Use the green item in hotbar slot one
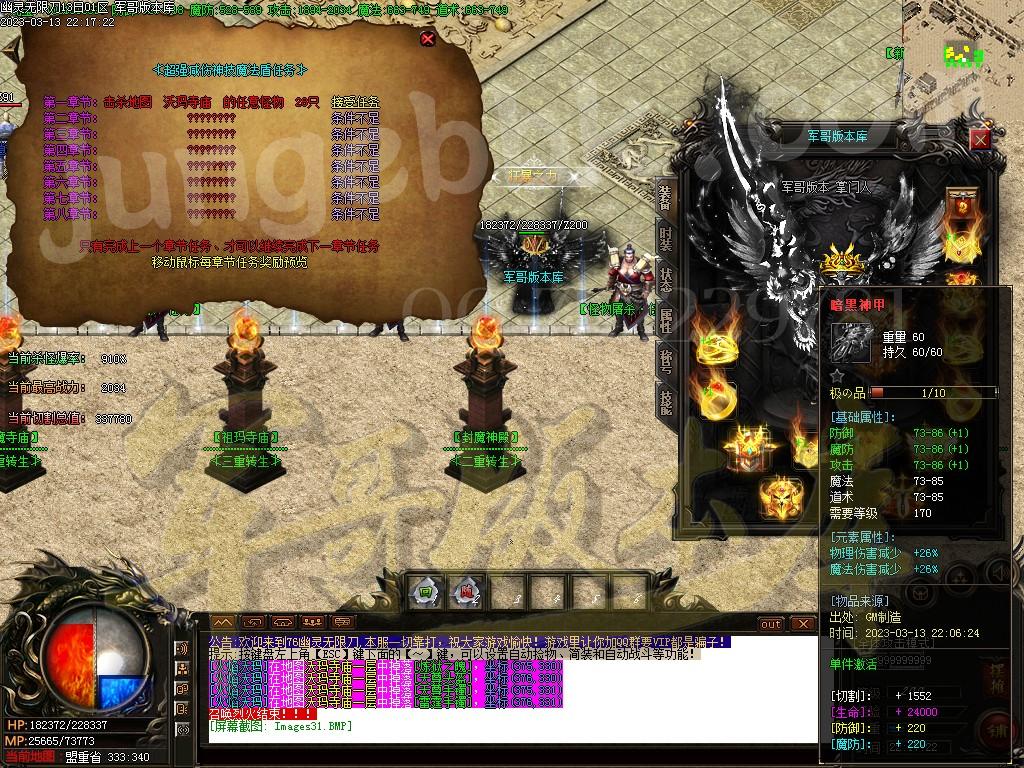Viewport: 1024px width, 768px height. pos(424,592)
